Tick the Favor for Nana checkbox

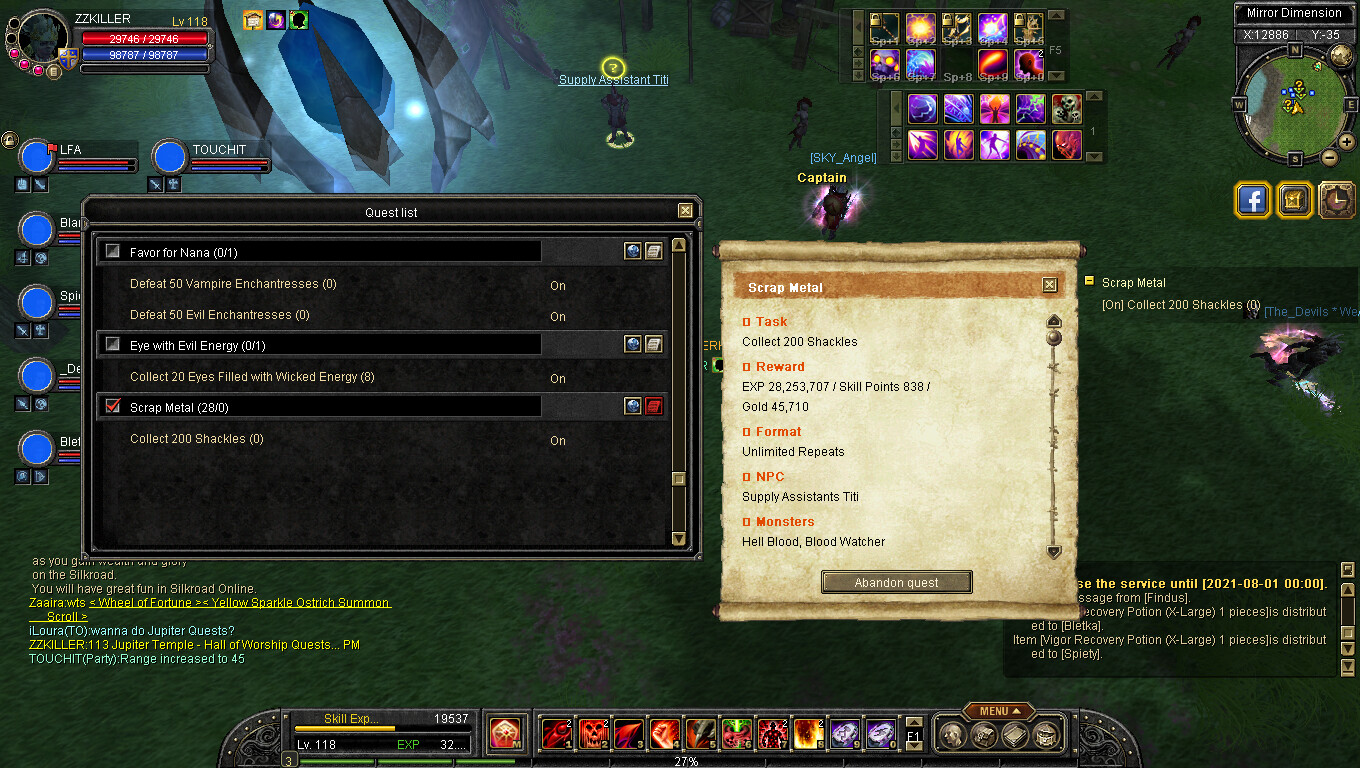pyautogui.click(x=113, y=252)
